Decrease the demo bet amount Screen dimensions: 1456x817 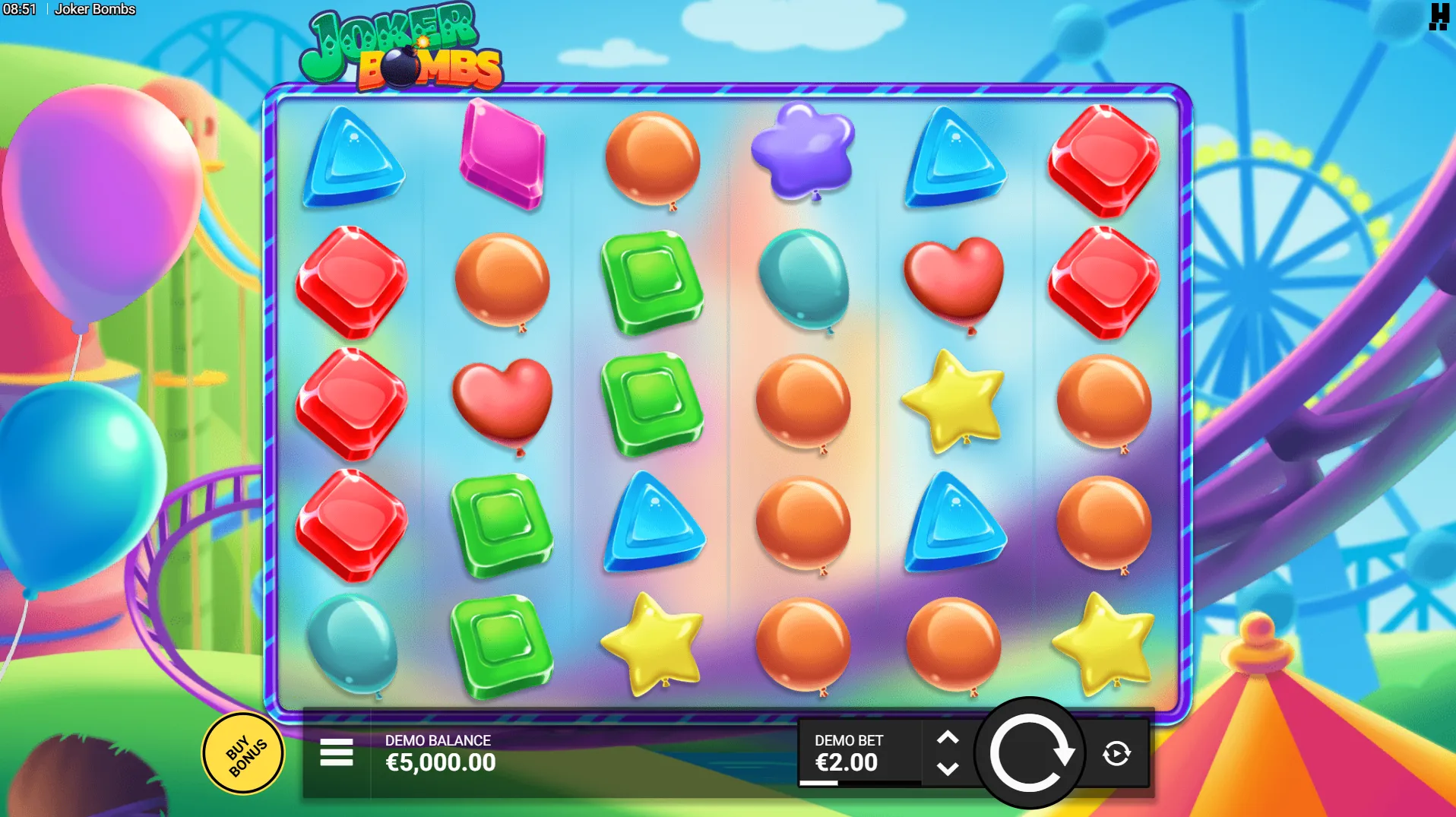(x=948, y=769)
